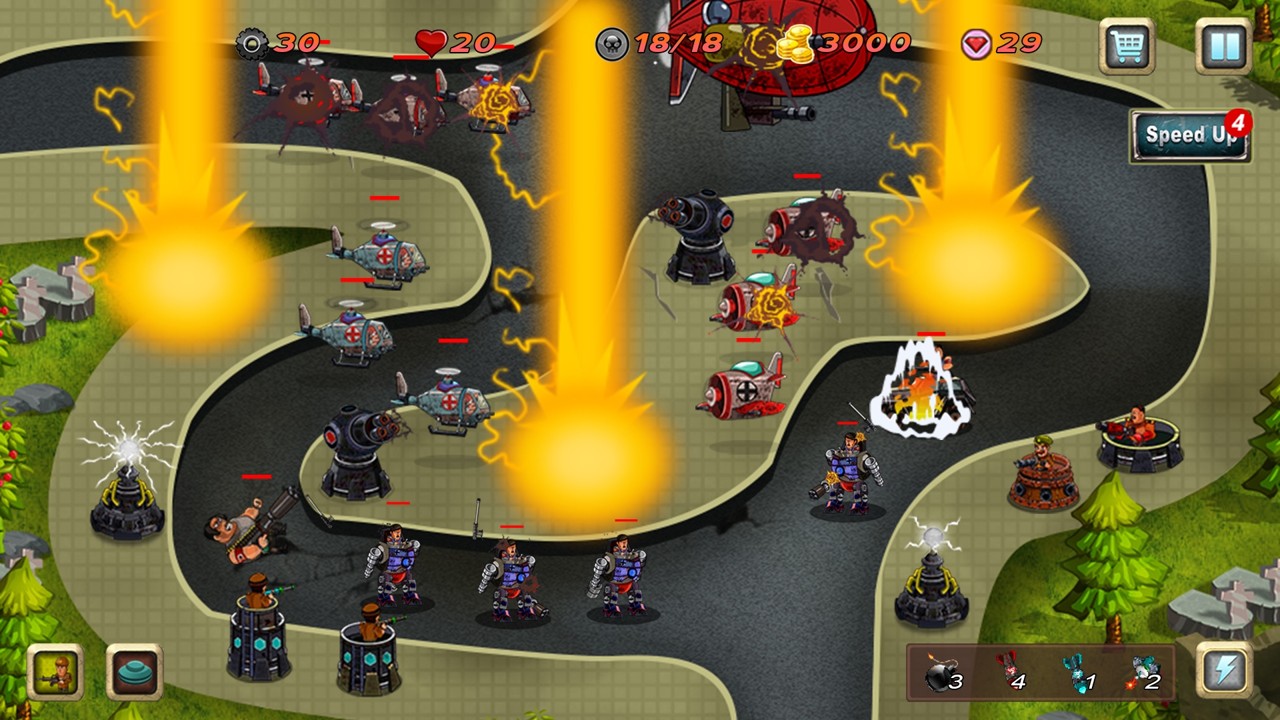Click the red heart lives icon
The height and width of the screenshot is (720, 1280).
[x=430, y=43]
